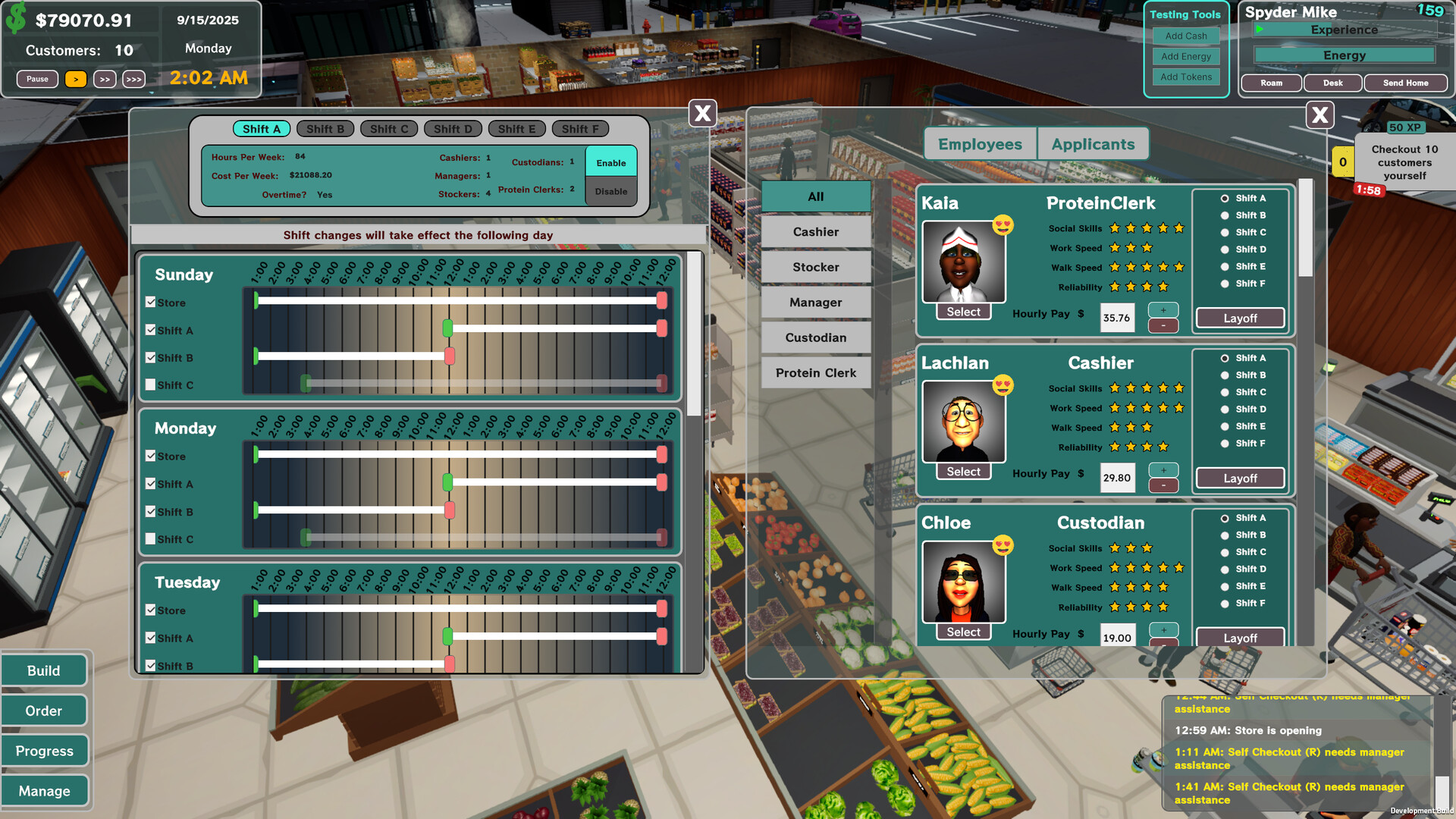The height and width of the screenshot is (819, 1456).
Task: Open the Shift D configuration tab
Action: [452, 128]
